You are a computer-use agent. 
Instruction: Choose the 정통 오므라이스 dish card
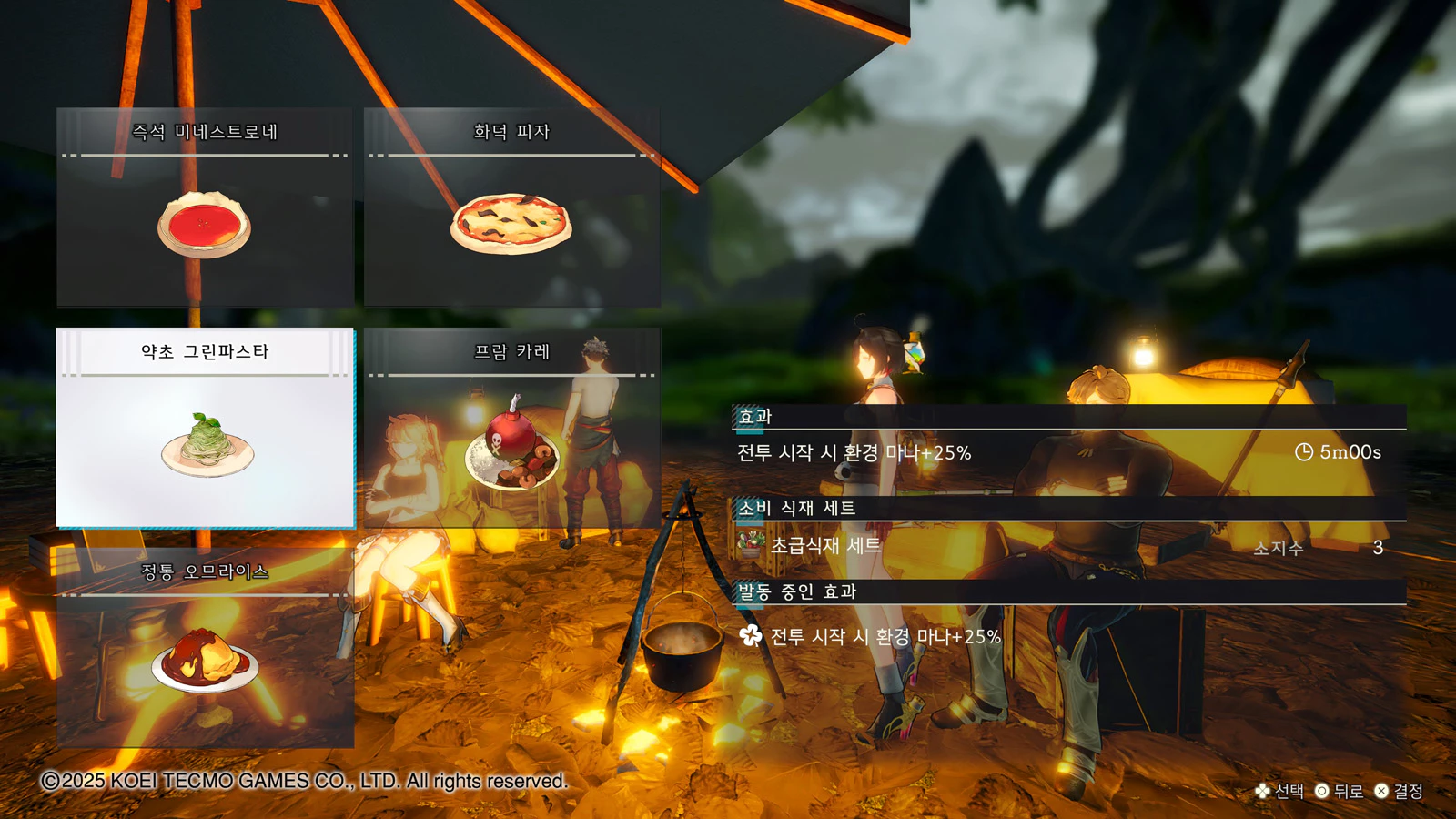point(205,647)
